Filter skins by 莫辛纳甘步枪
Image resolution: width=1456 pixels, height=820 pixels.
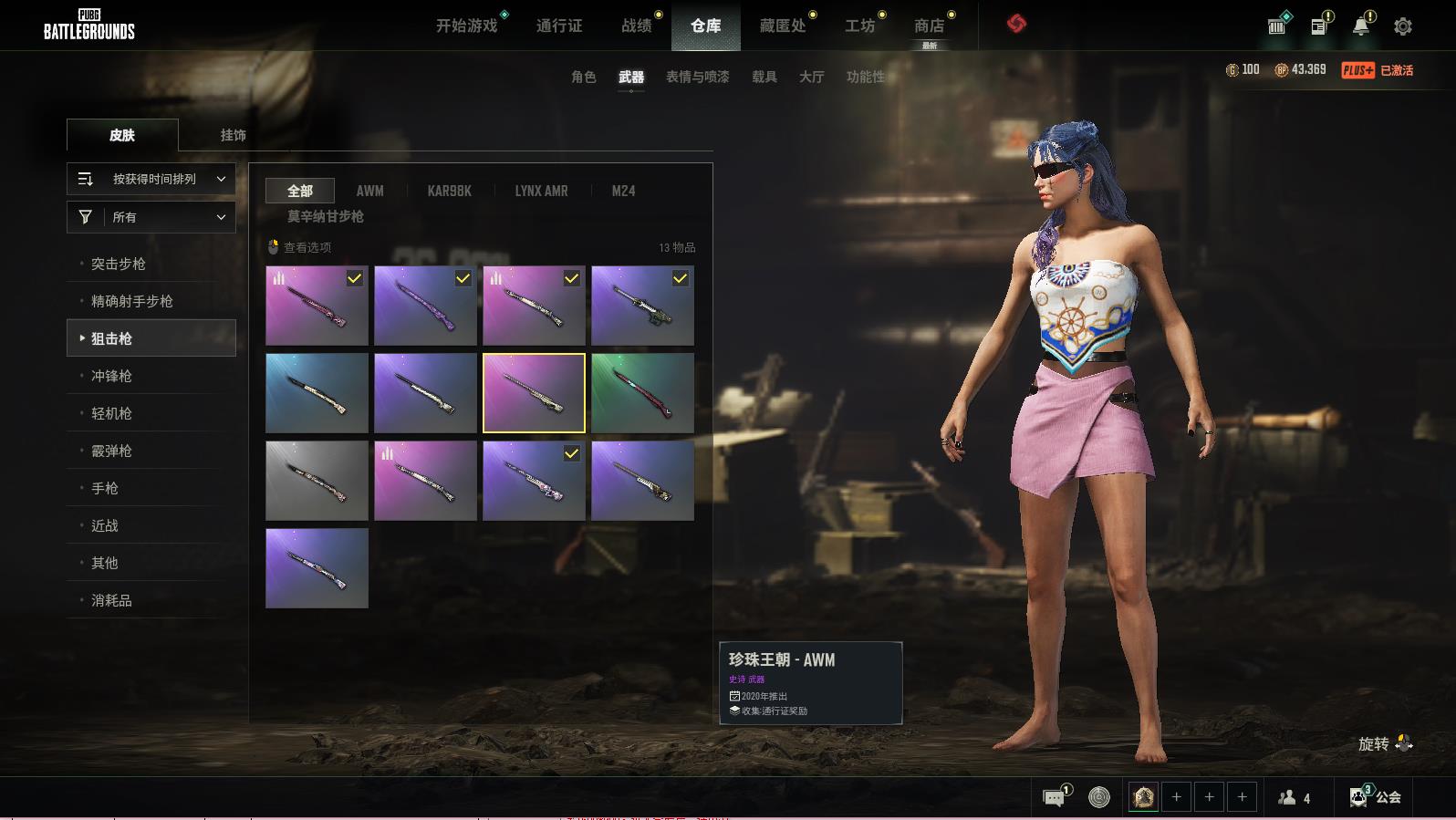326,216
